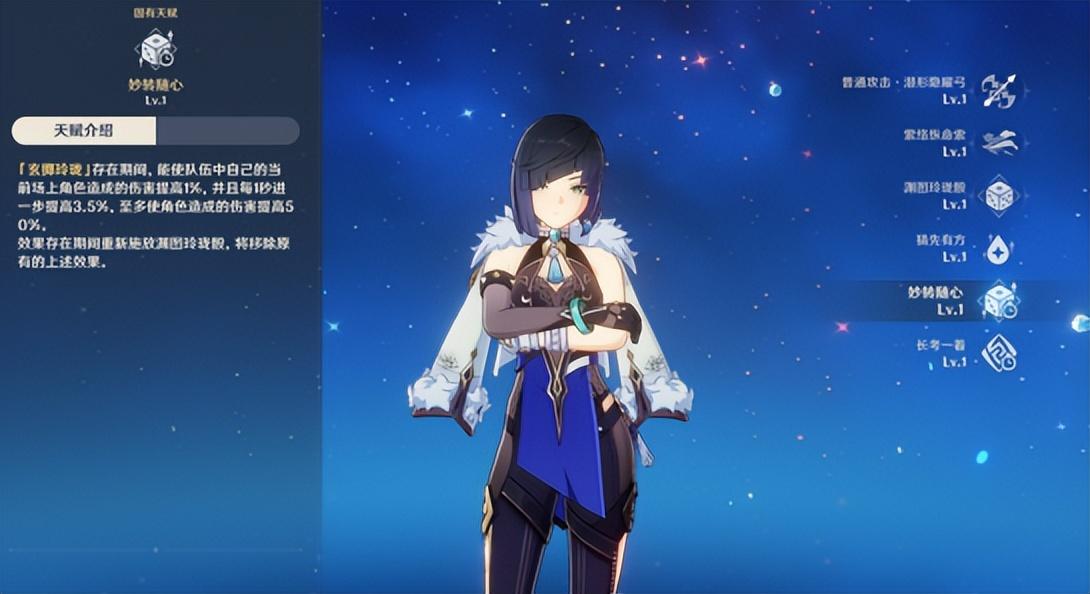Show the 长考一着 utility passive talent
This screenshot has width=1090, height=594.
click(x=997, y=353)
